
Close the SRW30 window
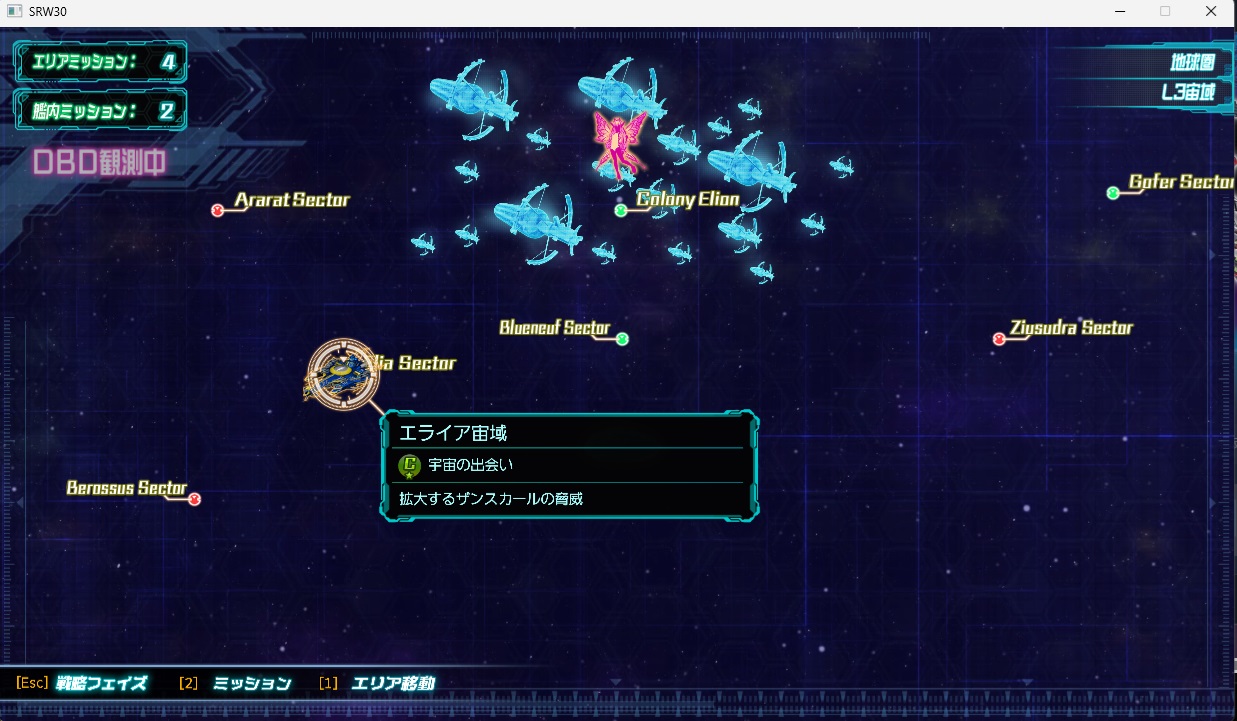(1211, 11)
